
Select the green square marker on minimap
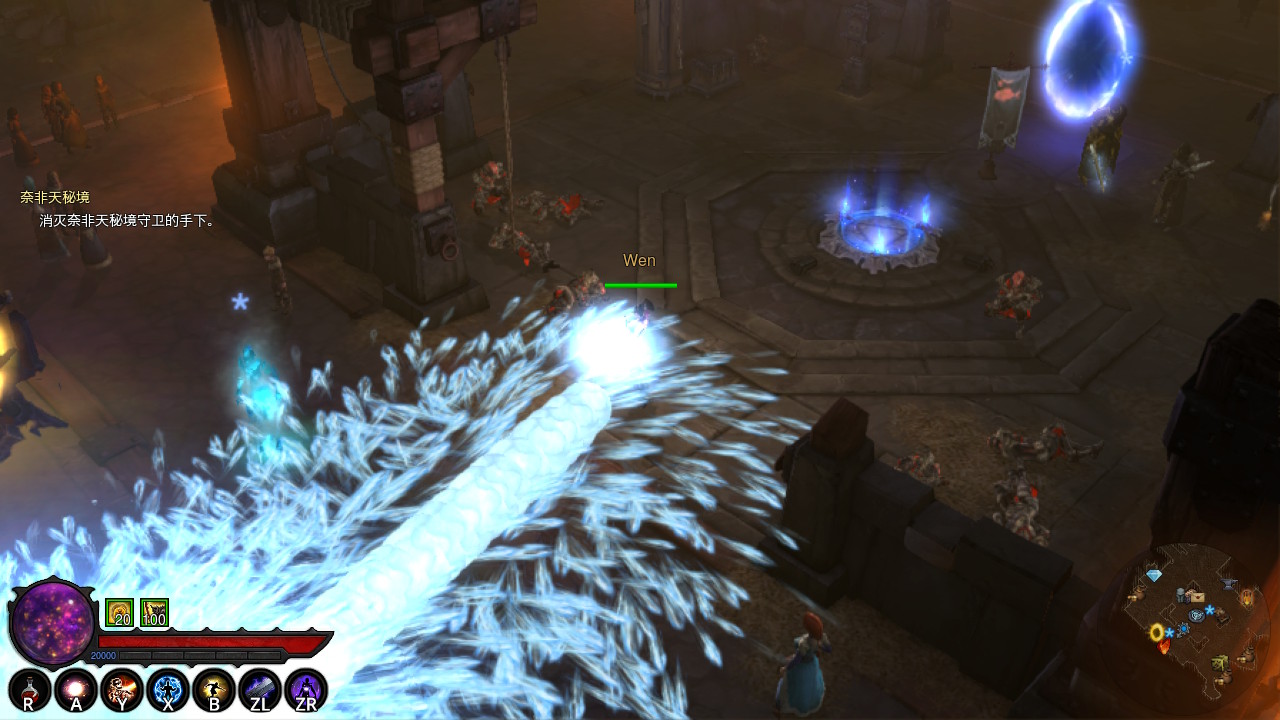coord(1221,662)
